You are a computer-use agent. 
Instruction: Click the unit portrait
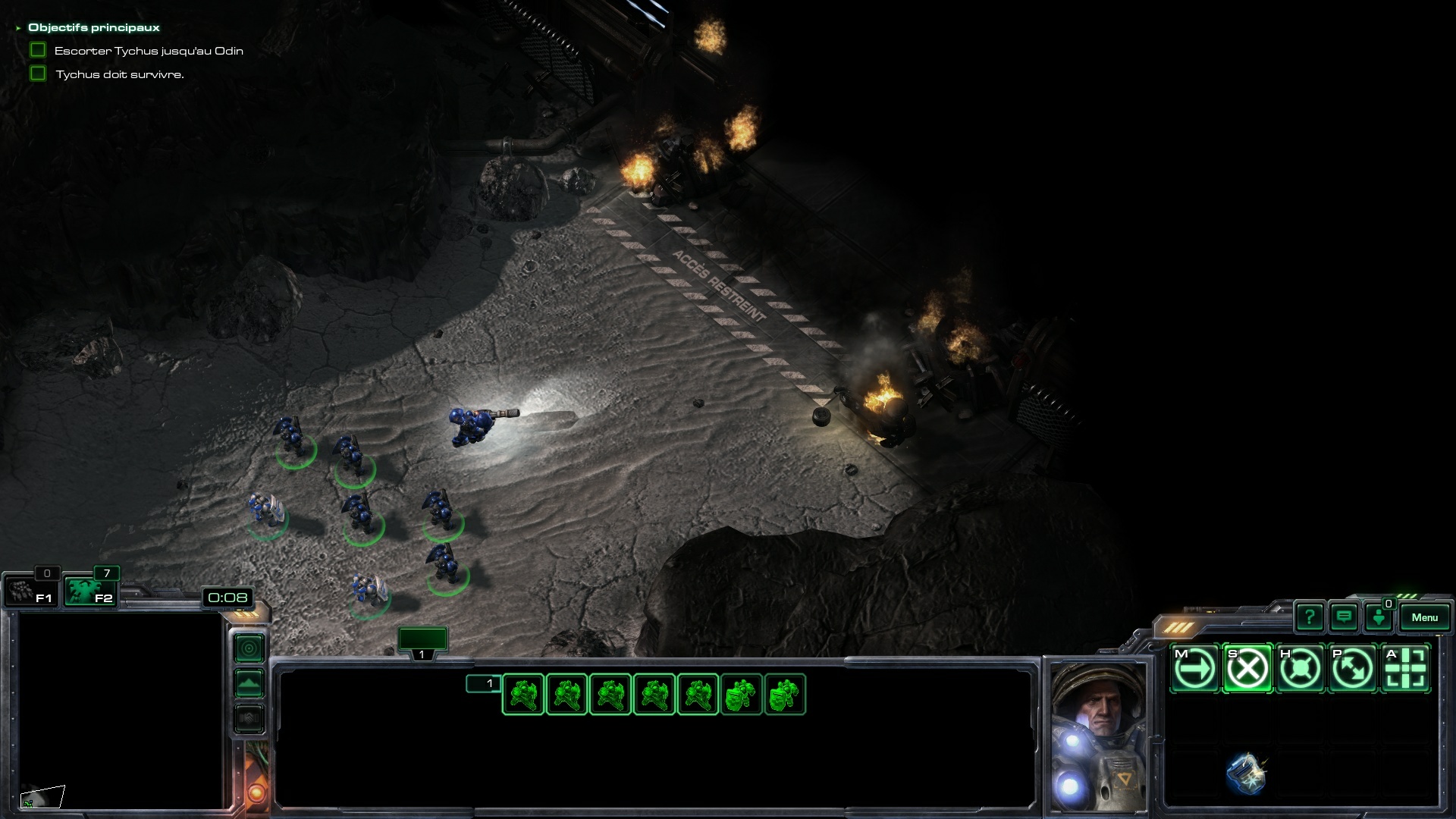(1097, 736)
